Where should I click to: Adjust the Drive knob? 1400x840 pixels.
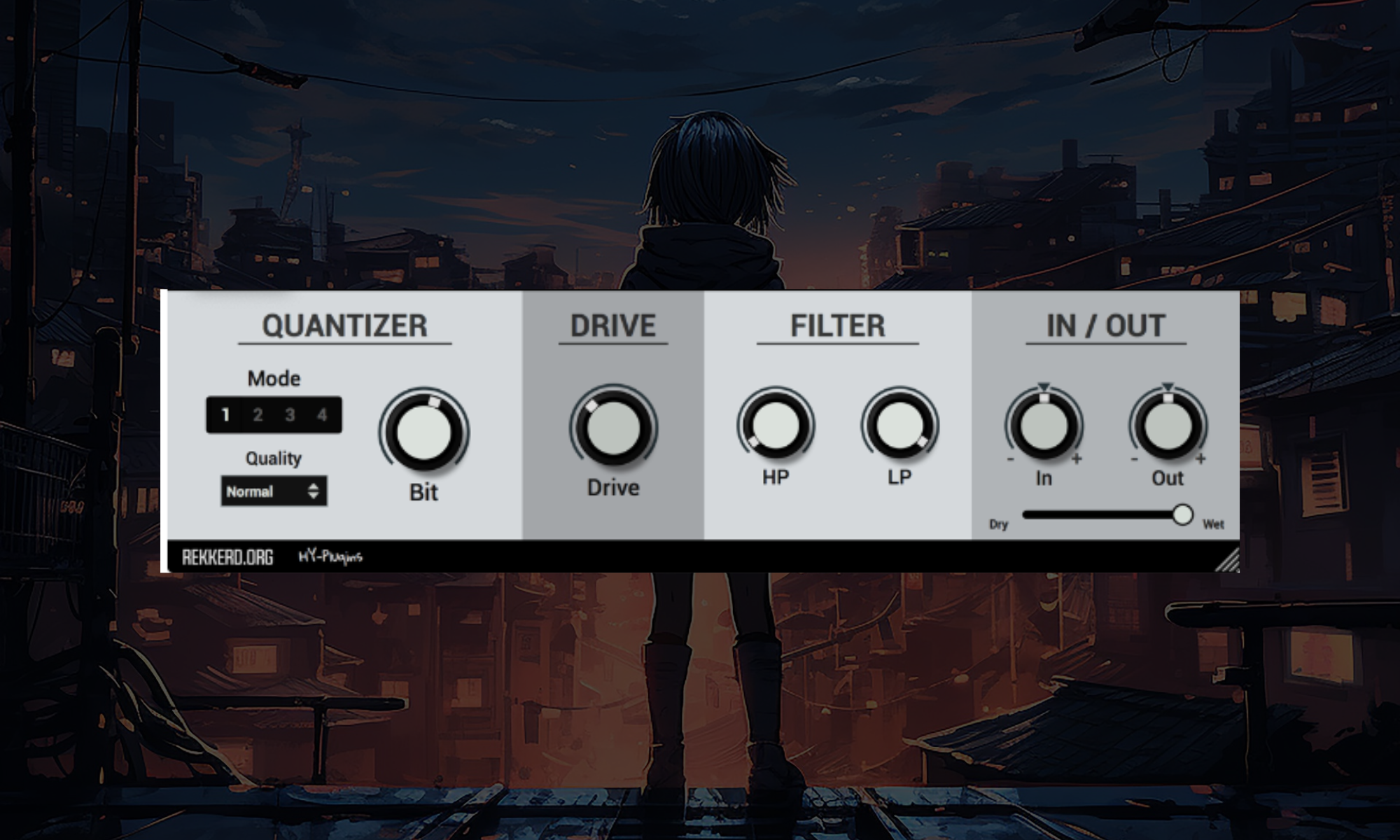click(614, 427)
